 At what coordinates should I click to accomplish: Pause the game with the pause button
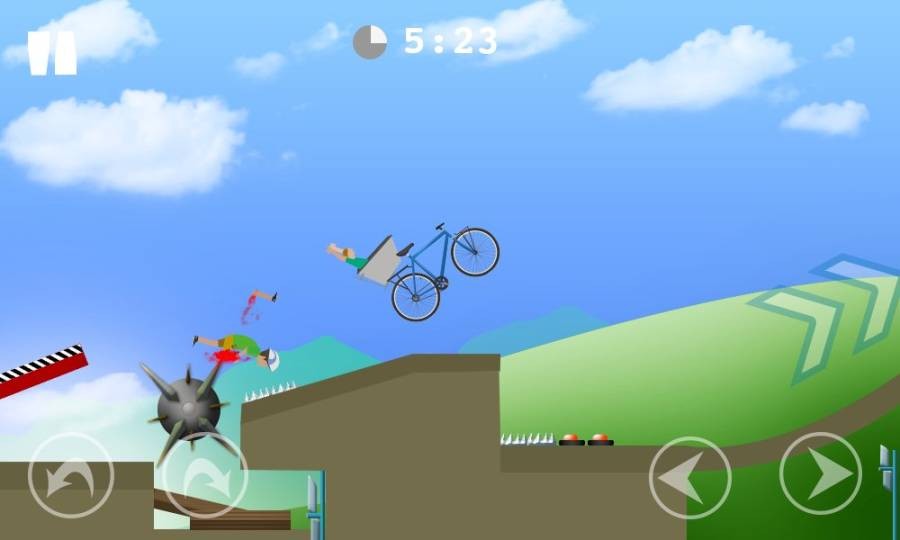[52, 53]
